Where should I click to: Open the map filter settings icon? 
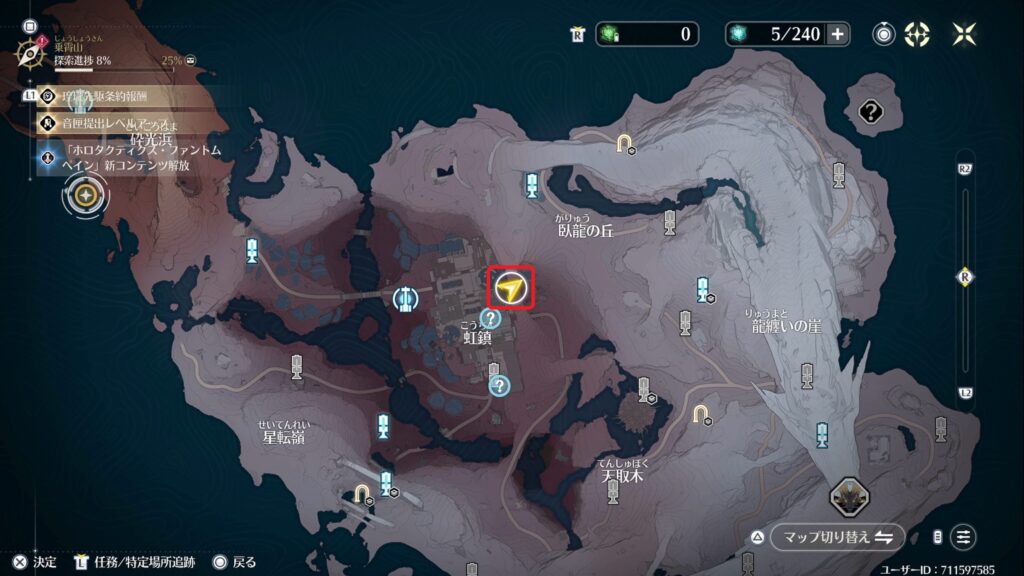tap(963, 537)
